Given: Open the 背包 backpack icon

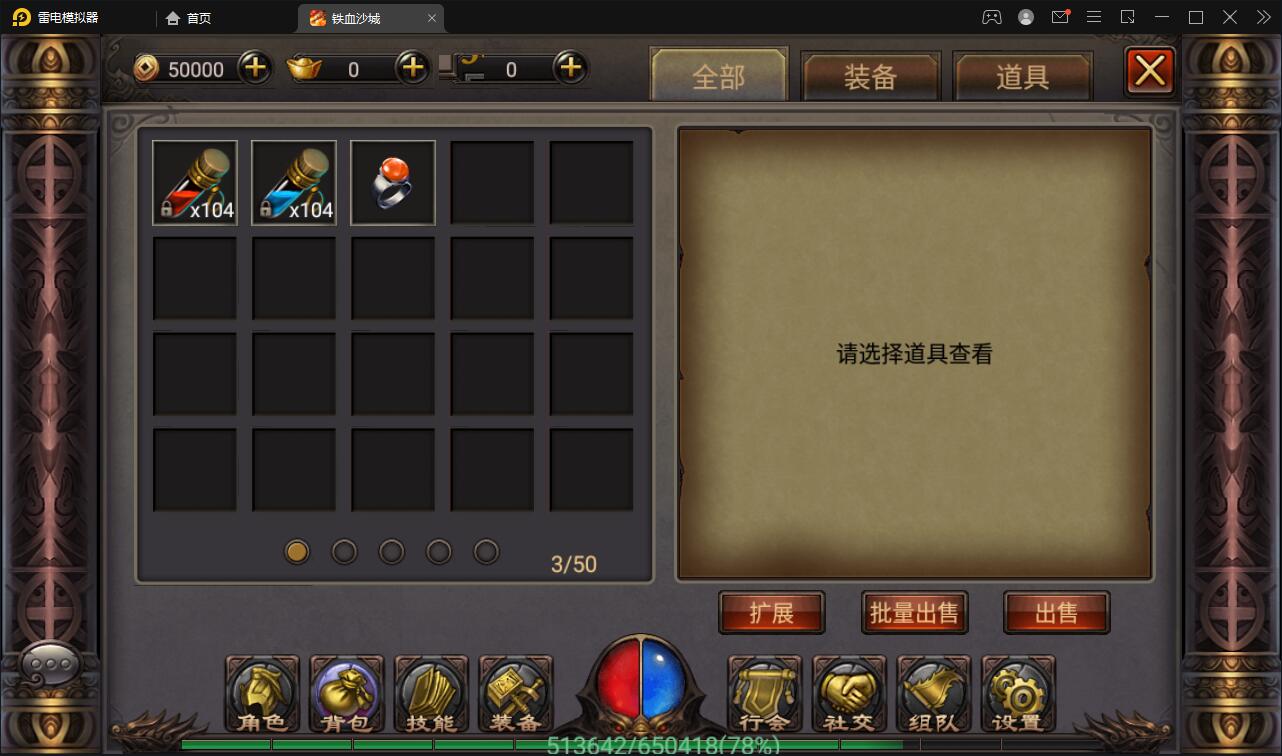Looking at the screenshot, I should (346, 693).
